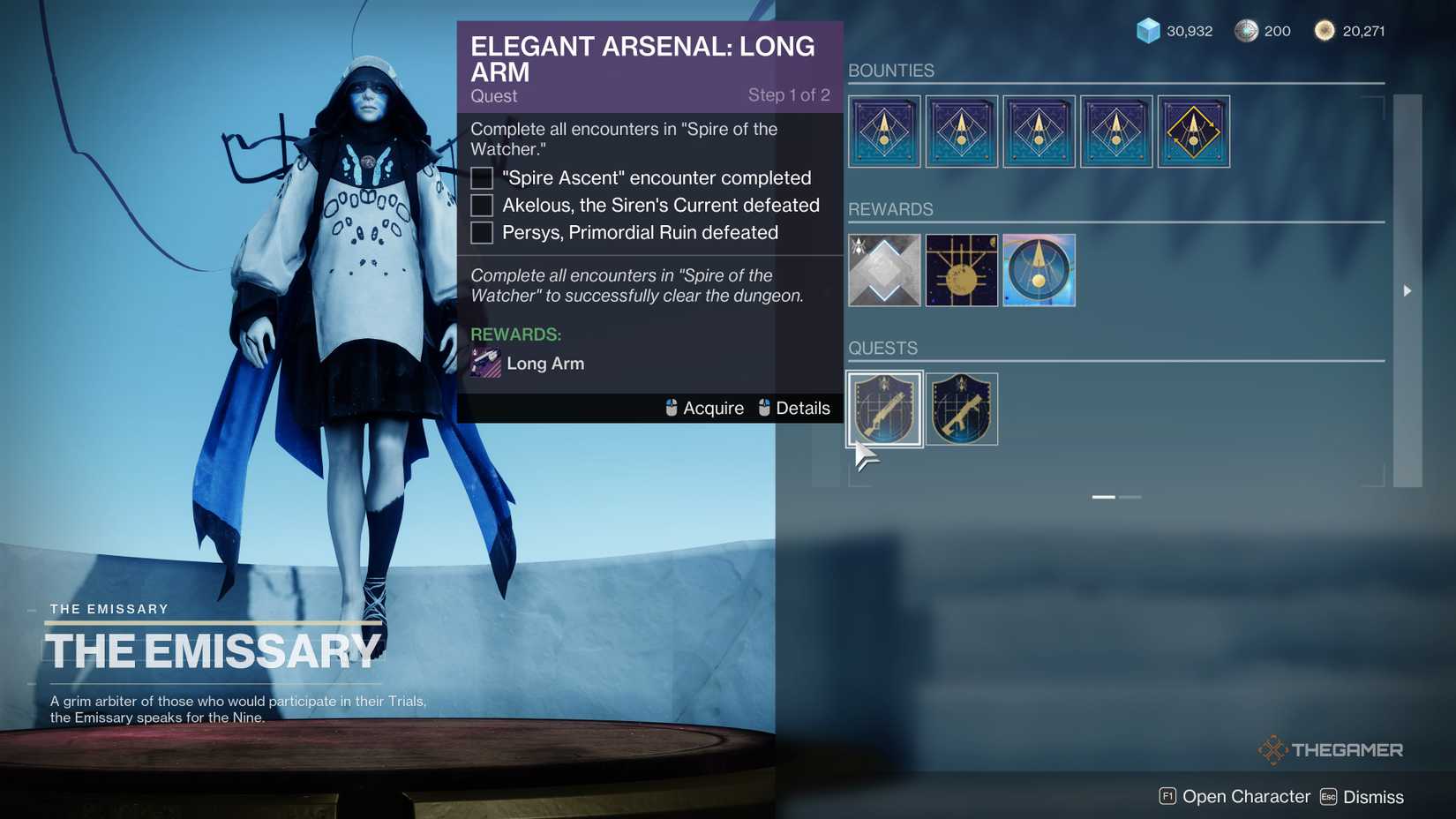Image resolution: width=1456 pixels, height=819 pixels.
Task: Select the Trials of the Nine emblem reward
Action: coord(1039,270)
